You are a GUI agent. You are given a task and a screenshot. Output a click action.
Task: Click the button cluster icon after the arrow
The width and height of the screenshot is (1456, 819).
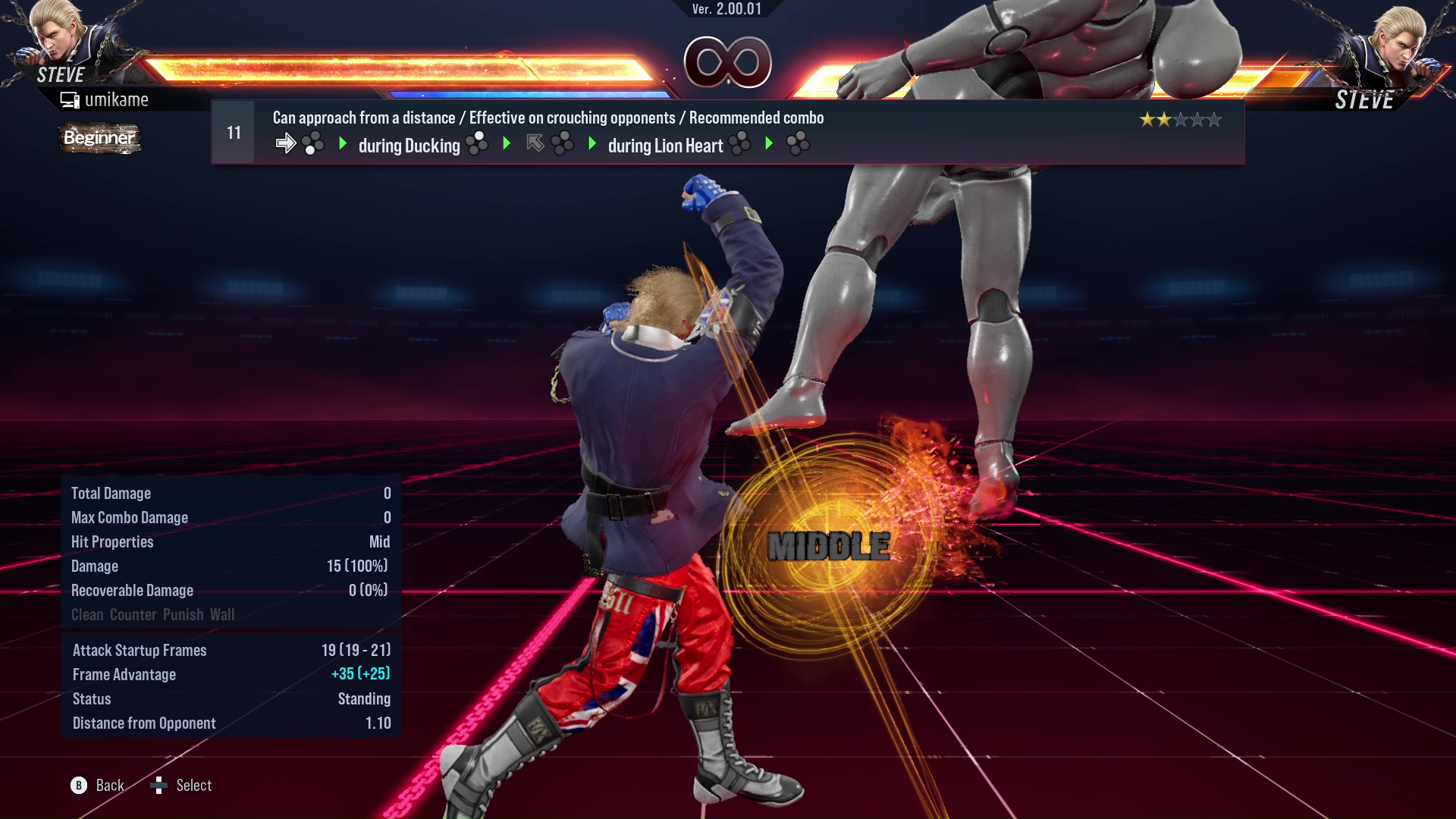pyautogui.click(x=310, y=143)
